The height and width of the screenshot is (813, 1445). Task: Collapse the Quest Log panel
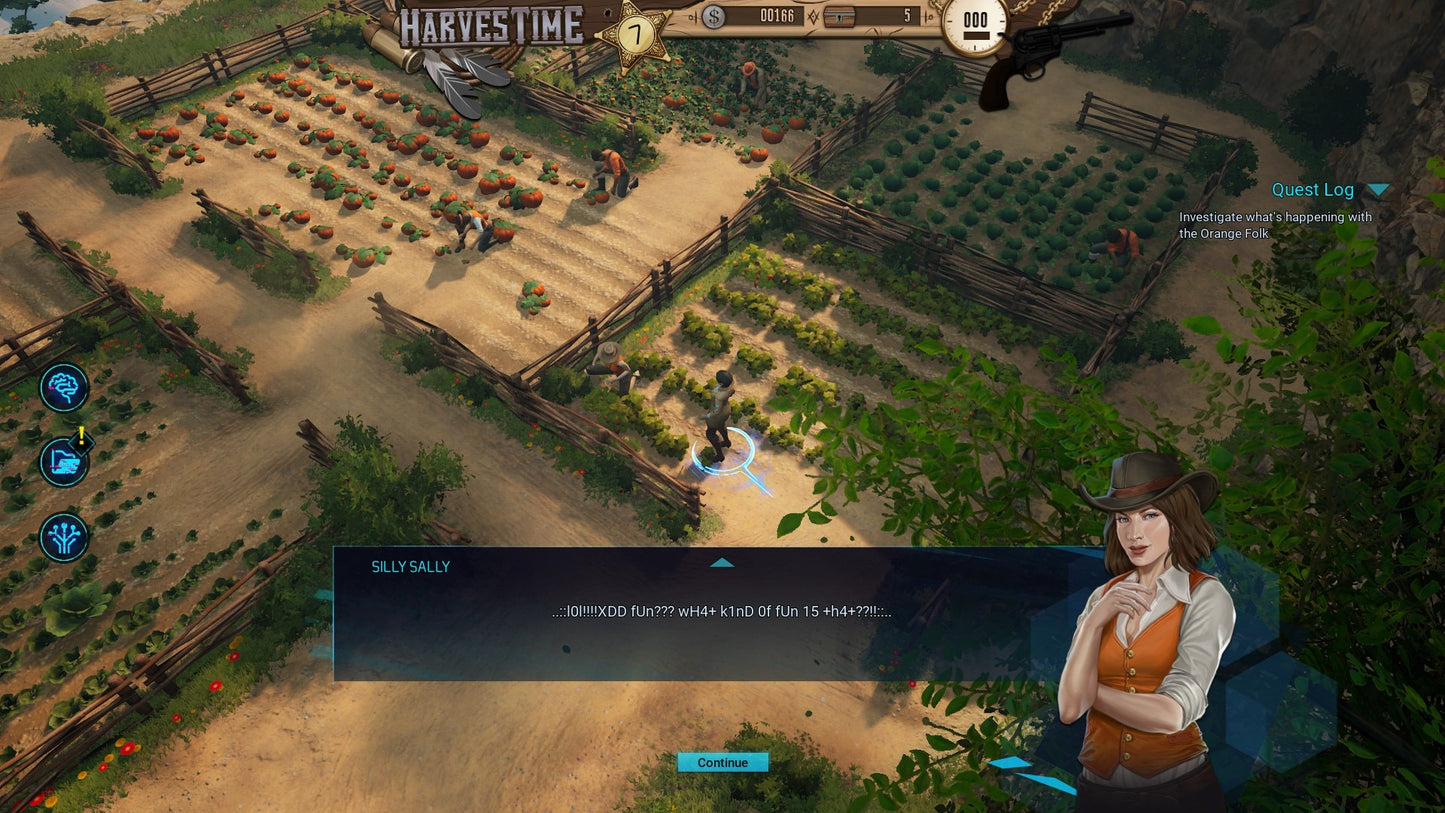click(1378, 190)
